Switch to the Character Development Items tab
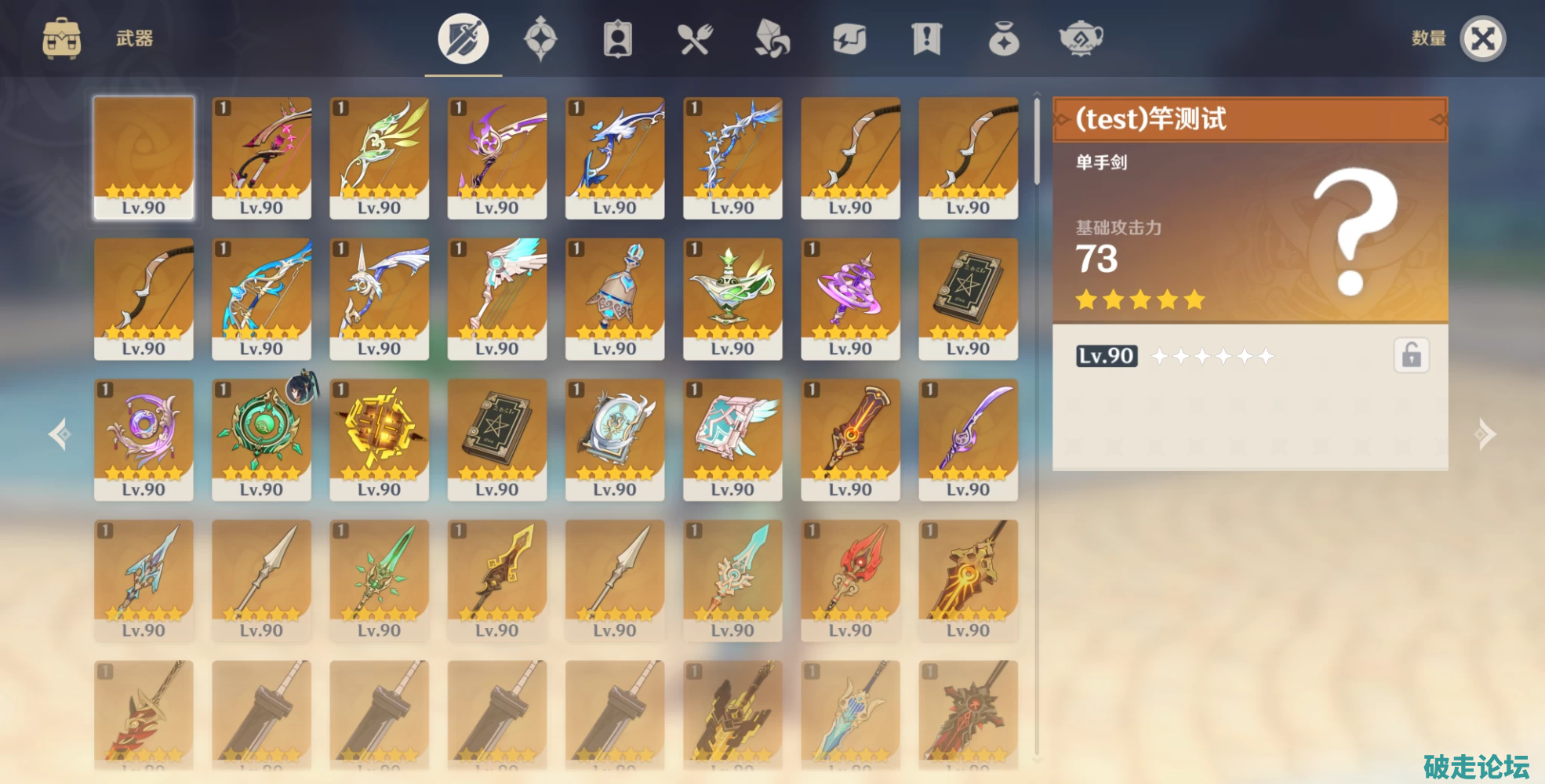This screenshot has height=784, width=1545. (617, 38)
